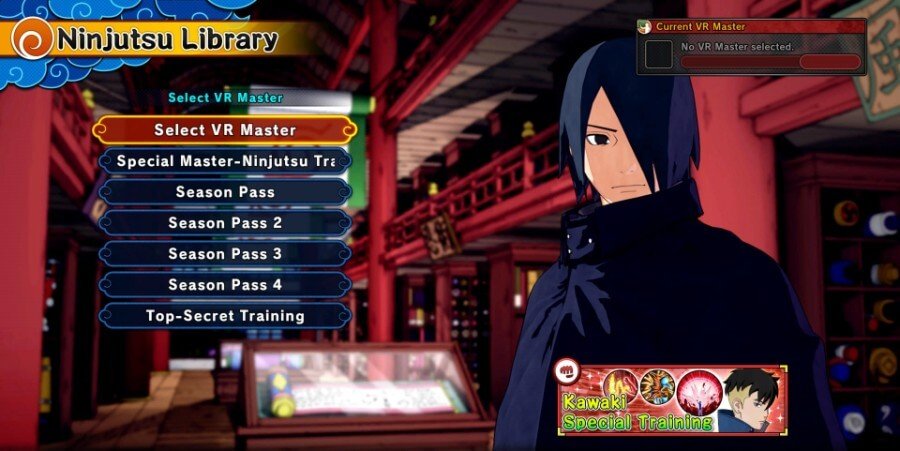Choose the Select VR Master option

225,130
